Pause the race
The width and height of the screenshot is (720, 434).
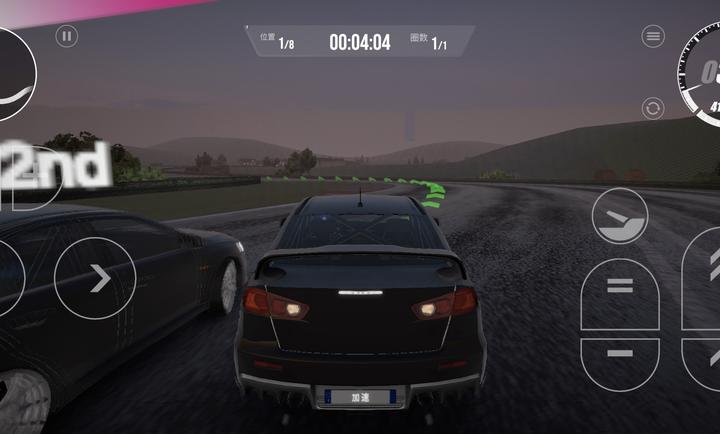coord(67,37)
